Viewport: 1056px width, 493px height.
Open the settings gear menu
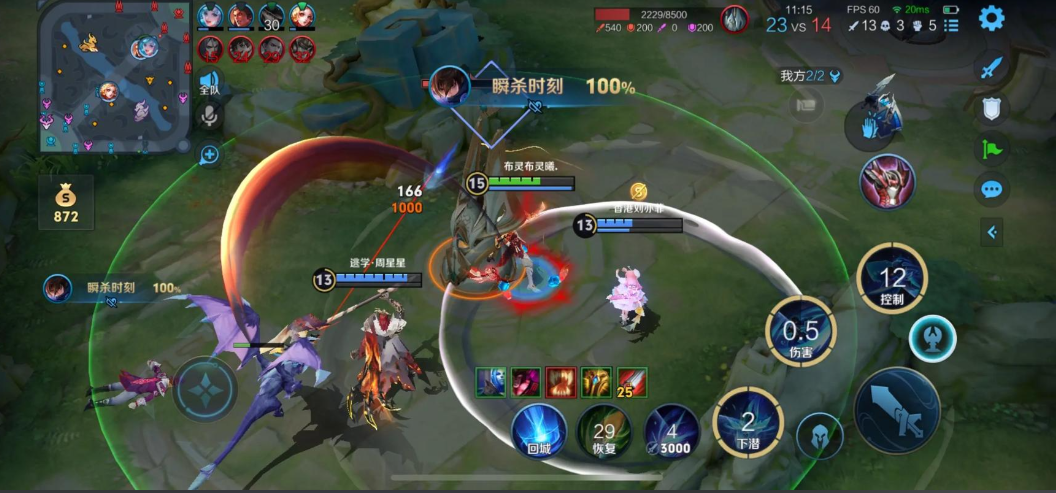[991, 18]
